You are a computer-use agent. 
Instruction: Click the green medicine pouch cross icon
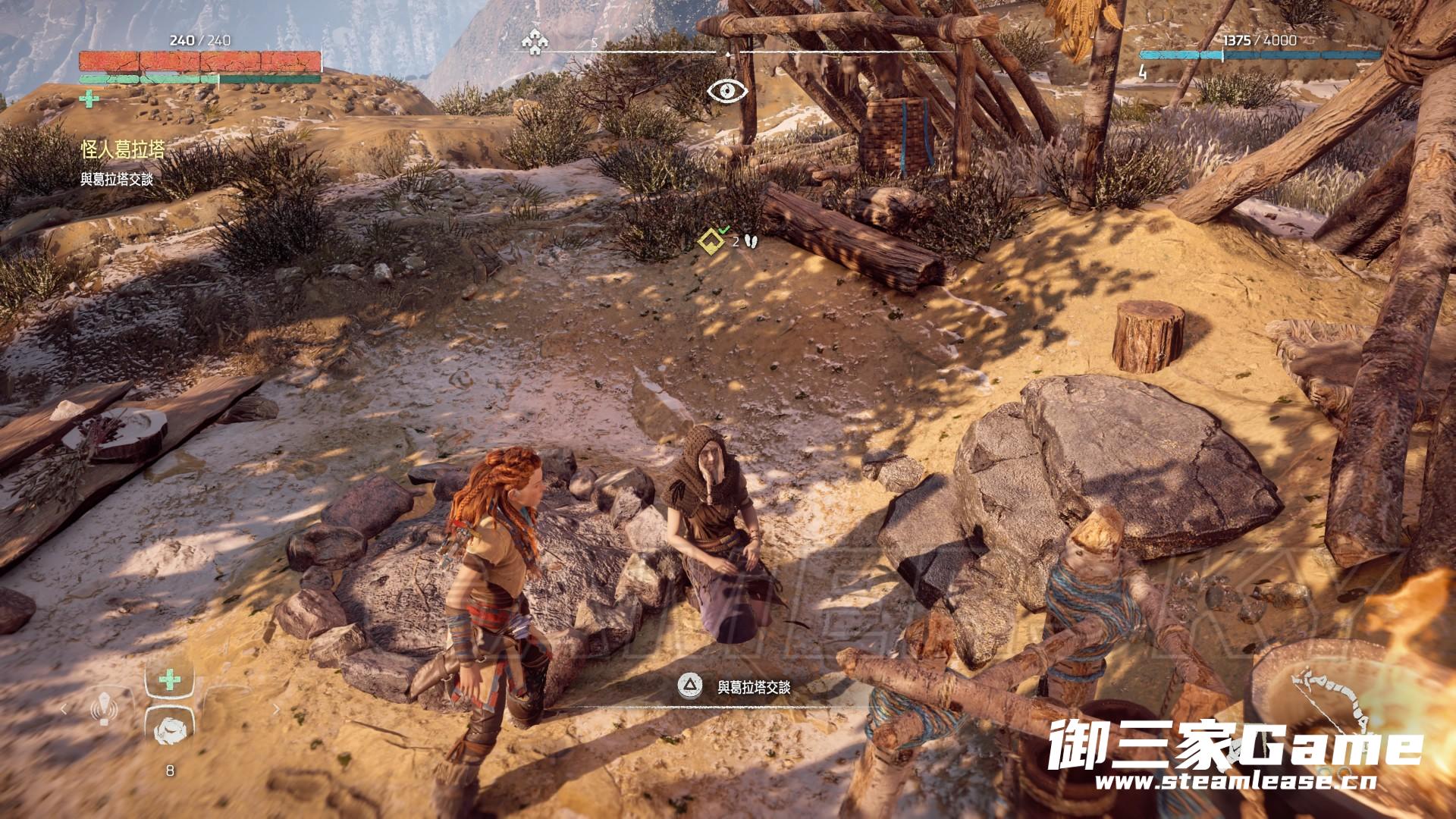tap(89, 99)
